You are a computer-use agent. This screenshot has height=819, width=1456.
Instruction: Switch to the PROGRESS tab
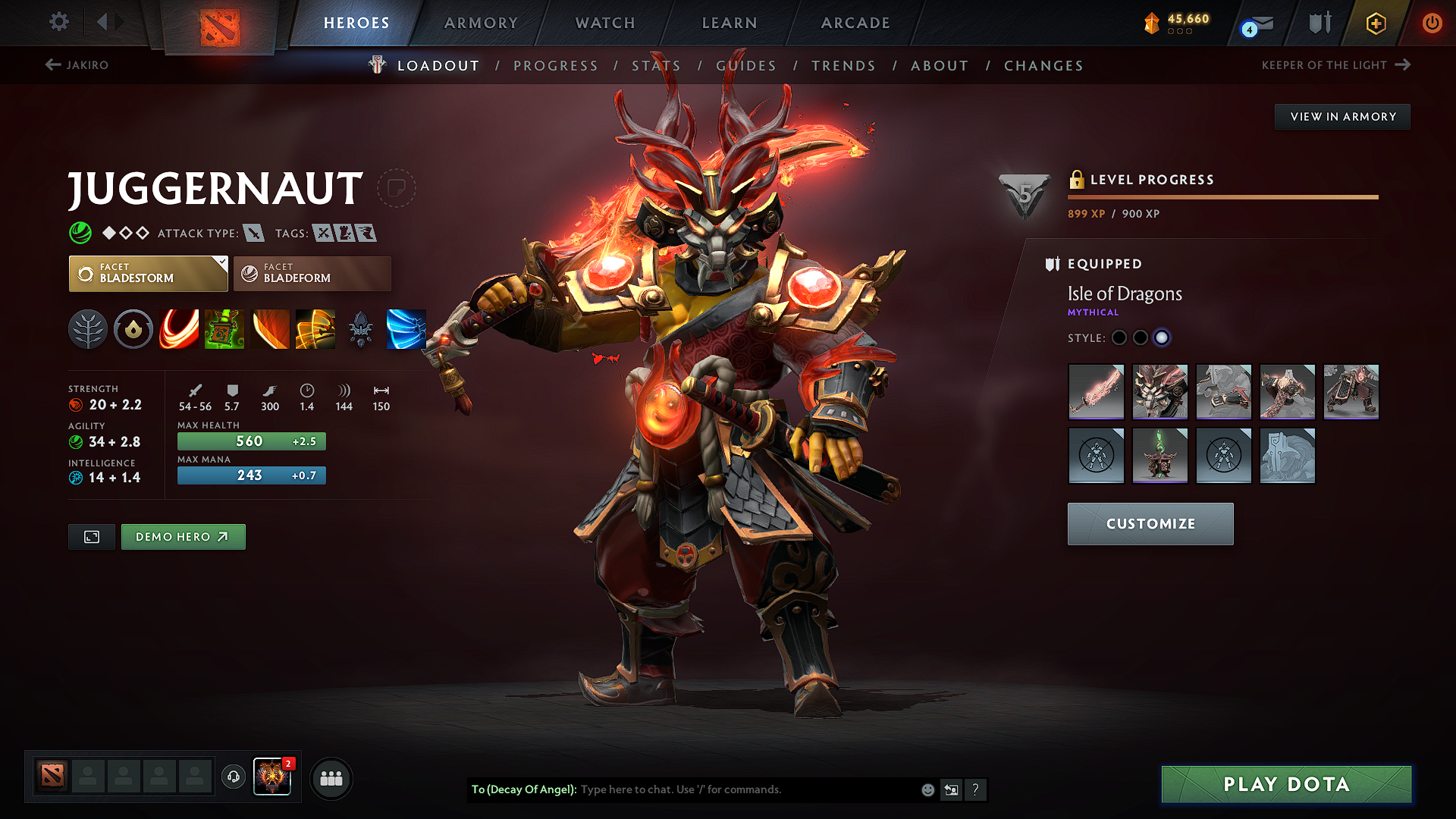[556, 66]
